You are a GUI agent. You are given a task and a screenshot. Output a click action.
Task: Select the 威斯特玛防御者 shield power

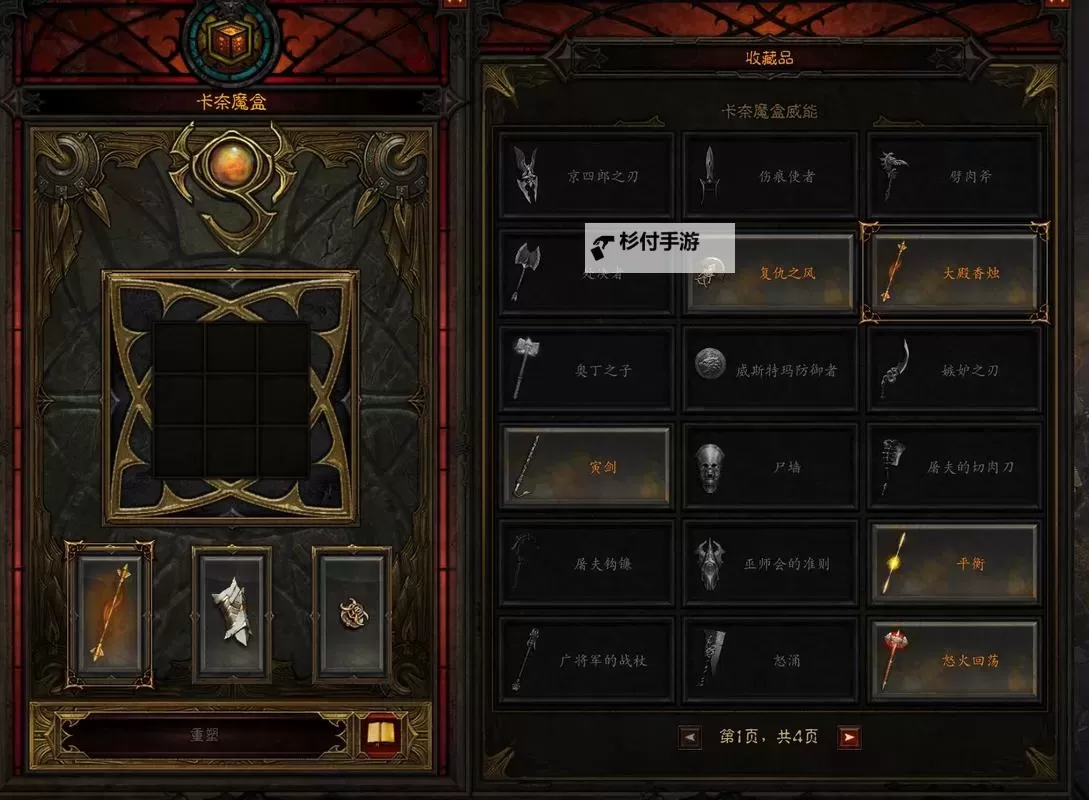coord(770,370)
